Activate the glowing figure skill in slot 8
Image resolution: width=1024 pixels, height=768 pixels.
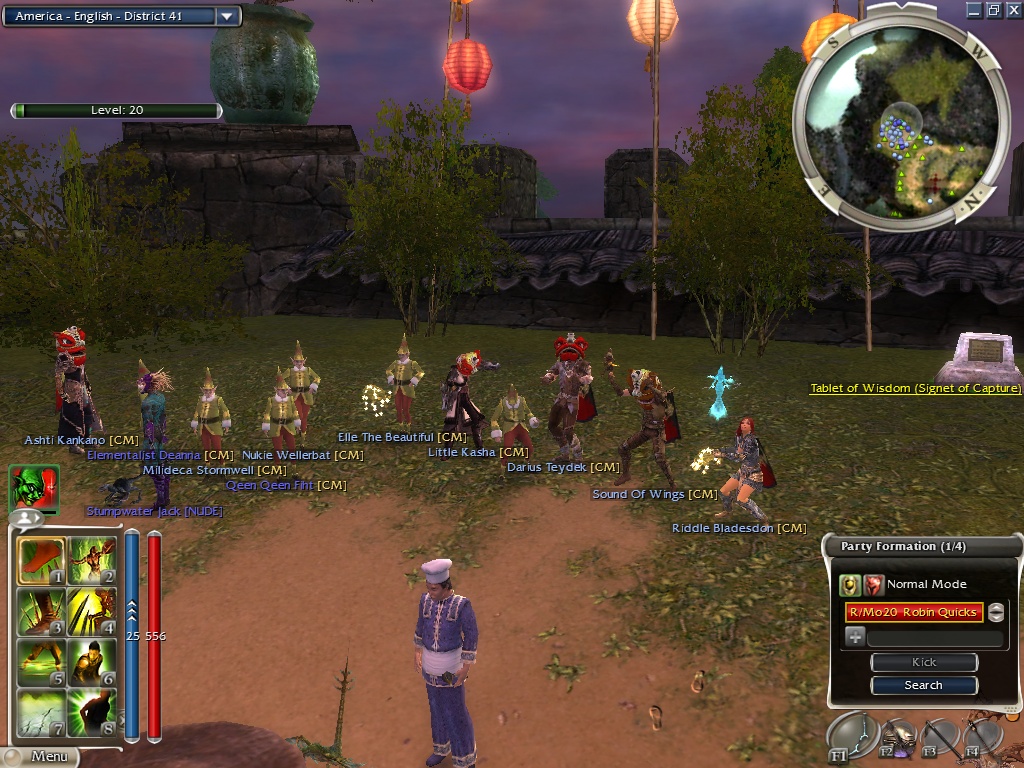pyautogui.click(x=92, y=712)
